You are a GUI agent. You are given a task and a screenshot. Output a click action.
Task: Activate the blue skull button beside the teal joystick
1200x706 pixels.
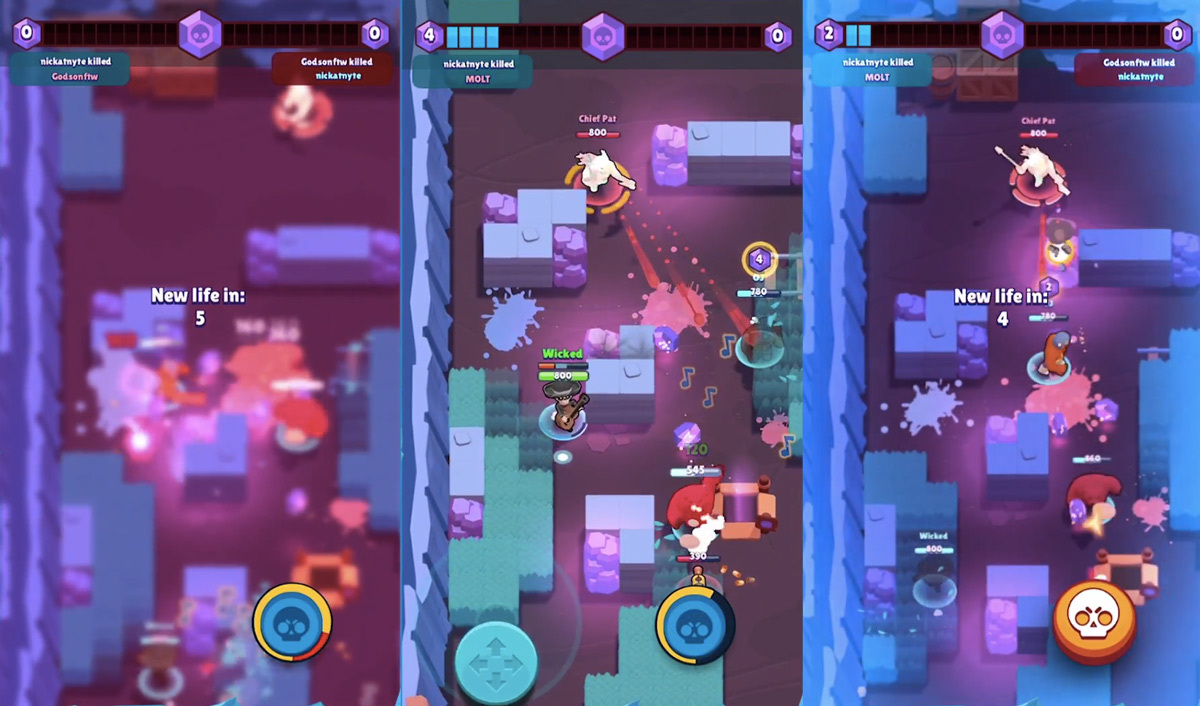694,625
